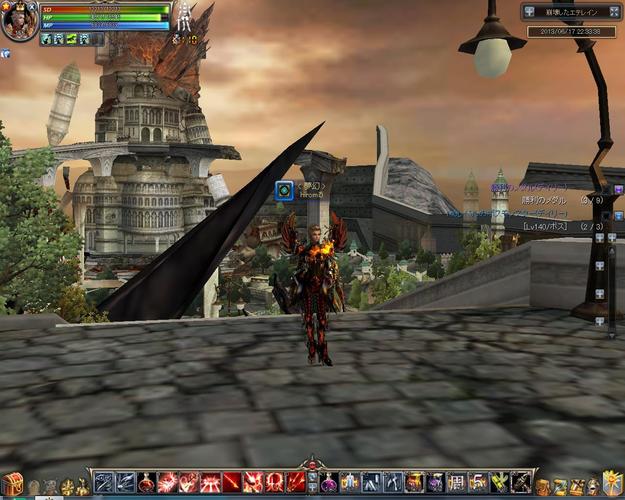The width and height of the screenshot is (625, 500).
Task: Click the 勝利のメダル quest tracker entry
Action: click(545, 200)
